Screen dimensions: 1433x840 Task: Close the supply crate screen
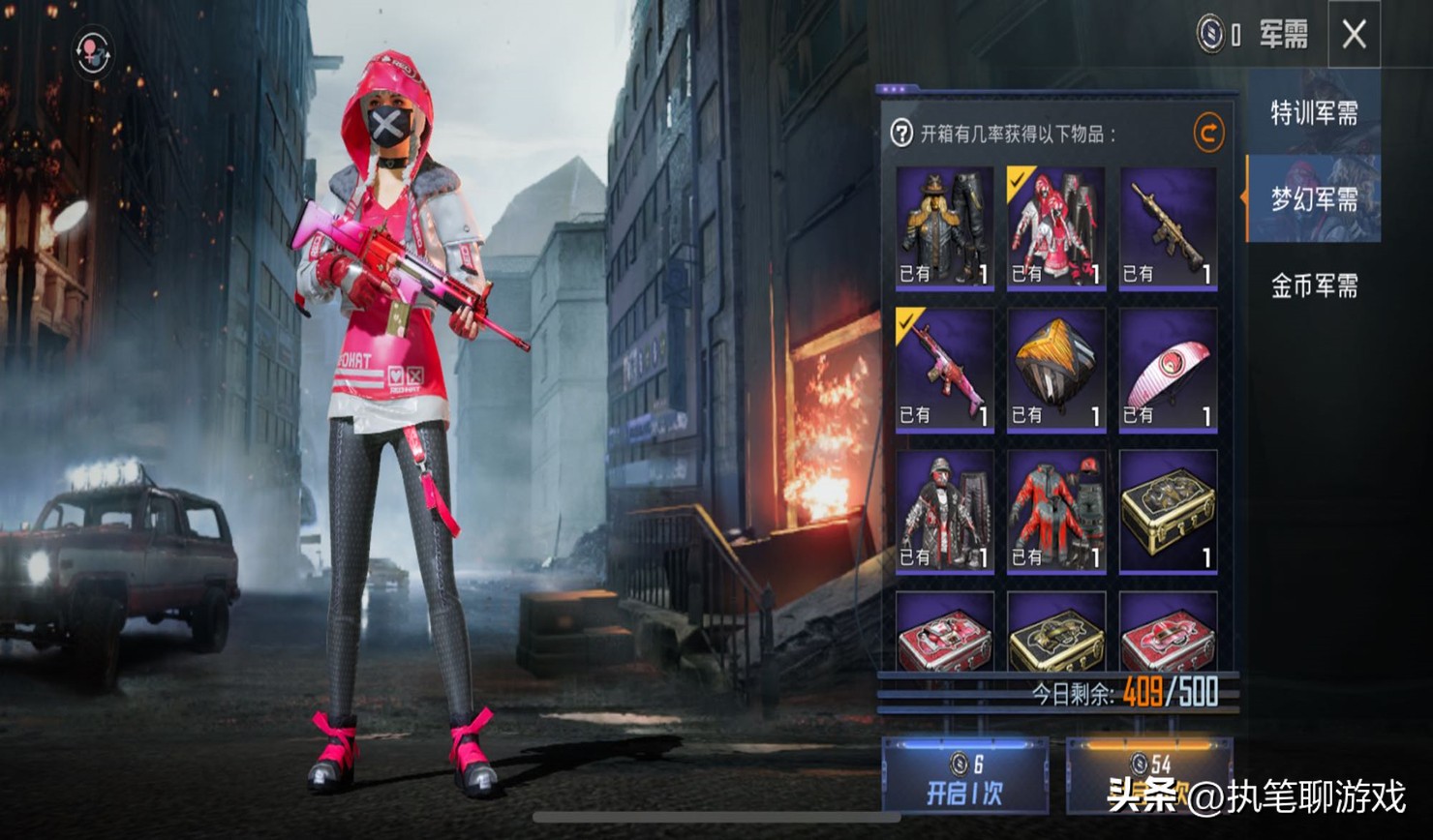(x=1354, y=35)
